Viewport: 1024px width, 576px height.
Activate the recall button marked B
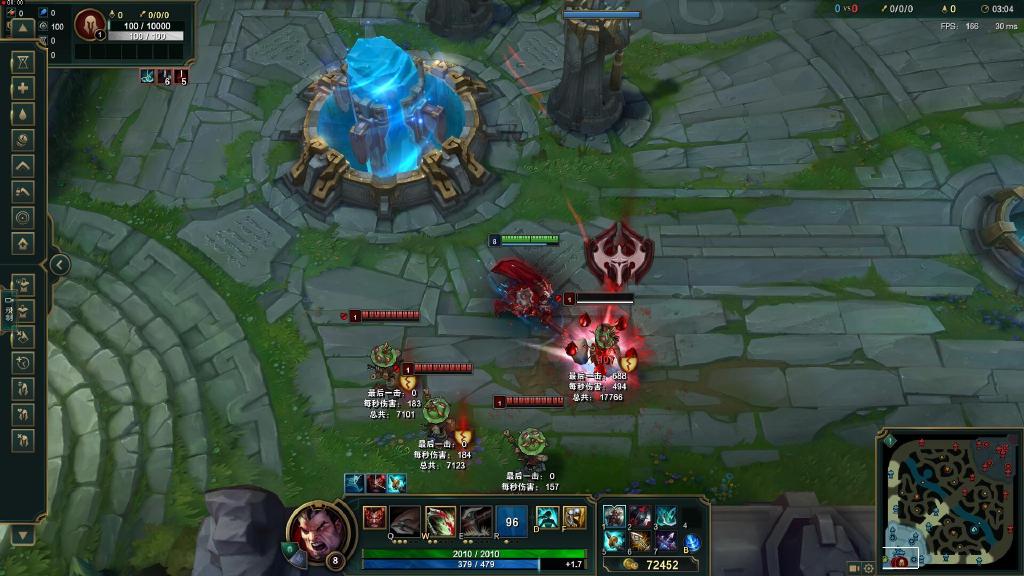coord(691,543)
